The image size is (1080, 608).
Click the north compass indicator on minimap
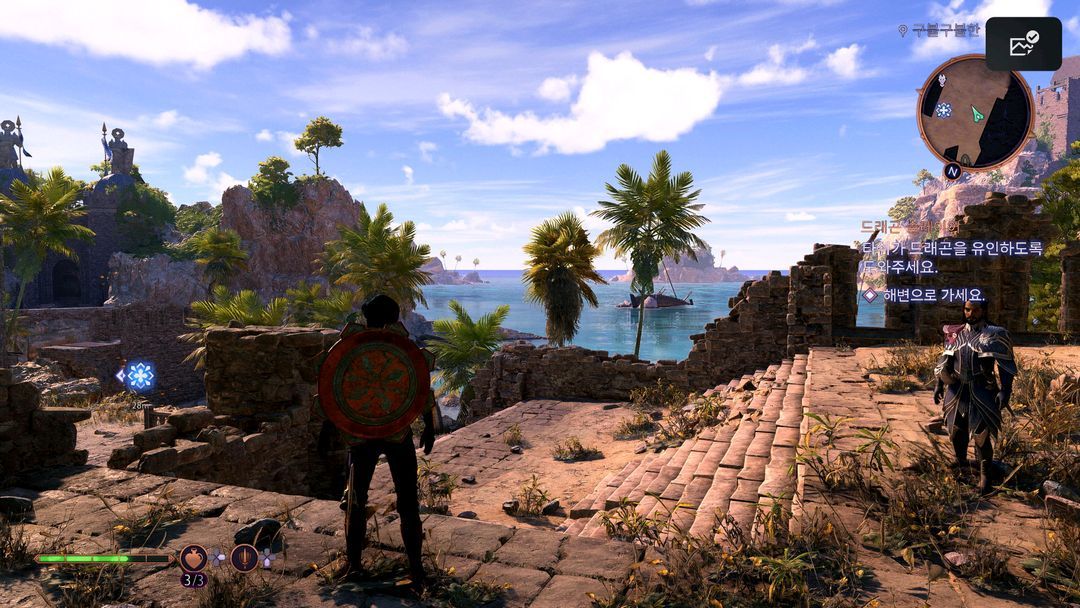pos(952,171)
